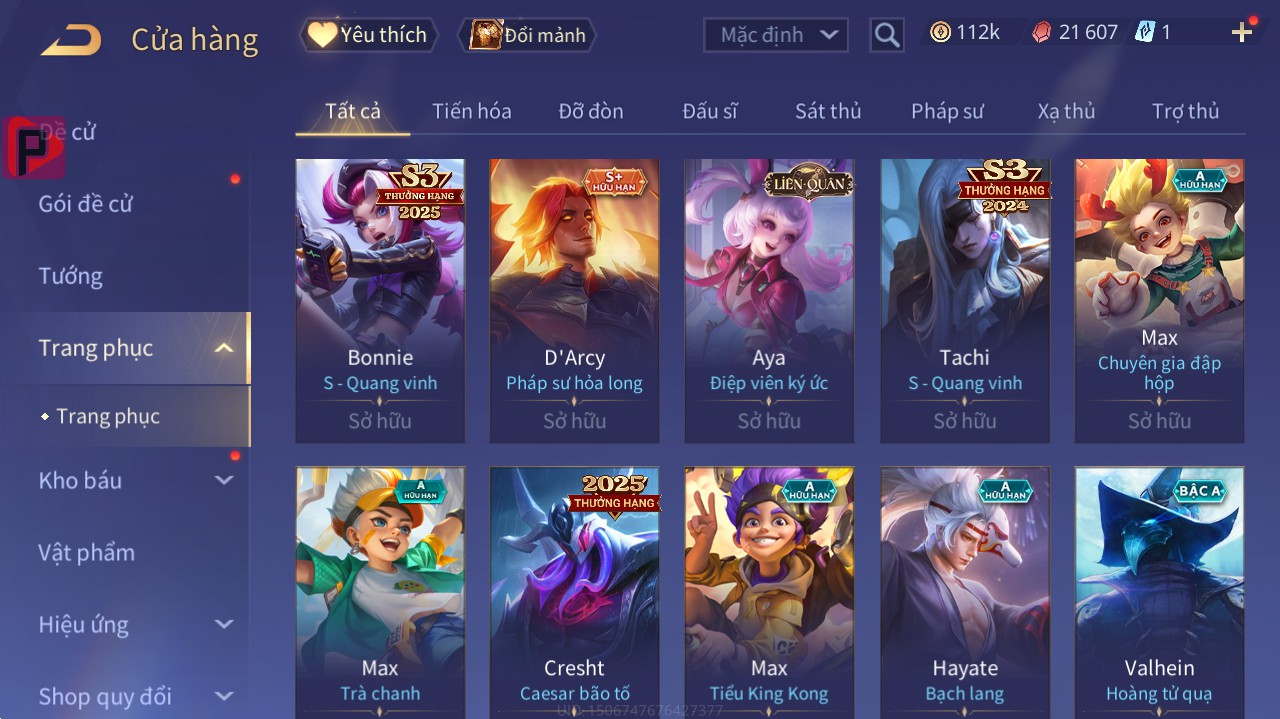The height and width of the screenshot is (719, 1280).
Task: Expand the Kho báu menu
Action: tap(135, 481)
